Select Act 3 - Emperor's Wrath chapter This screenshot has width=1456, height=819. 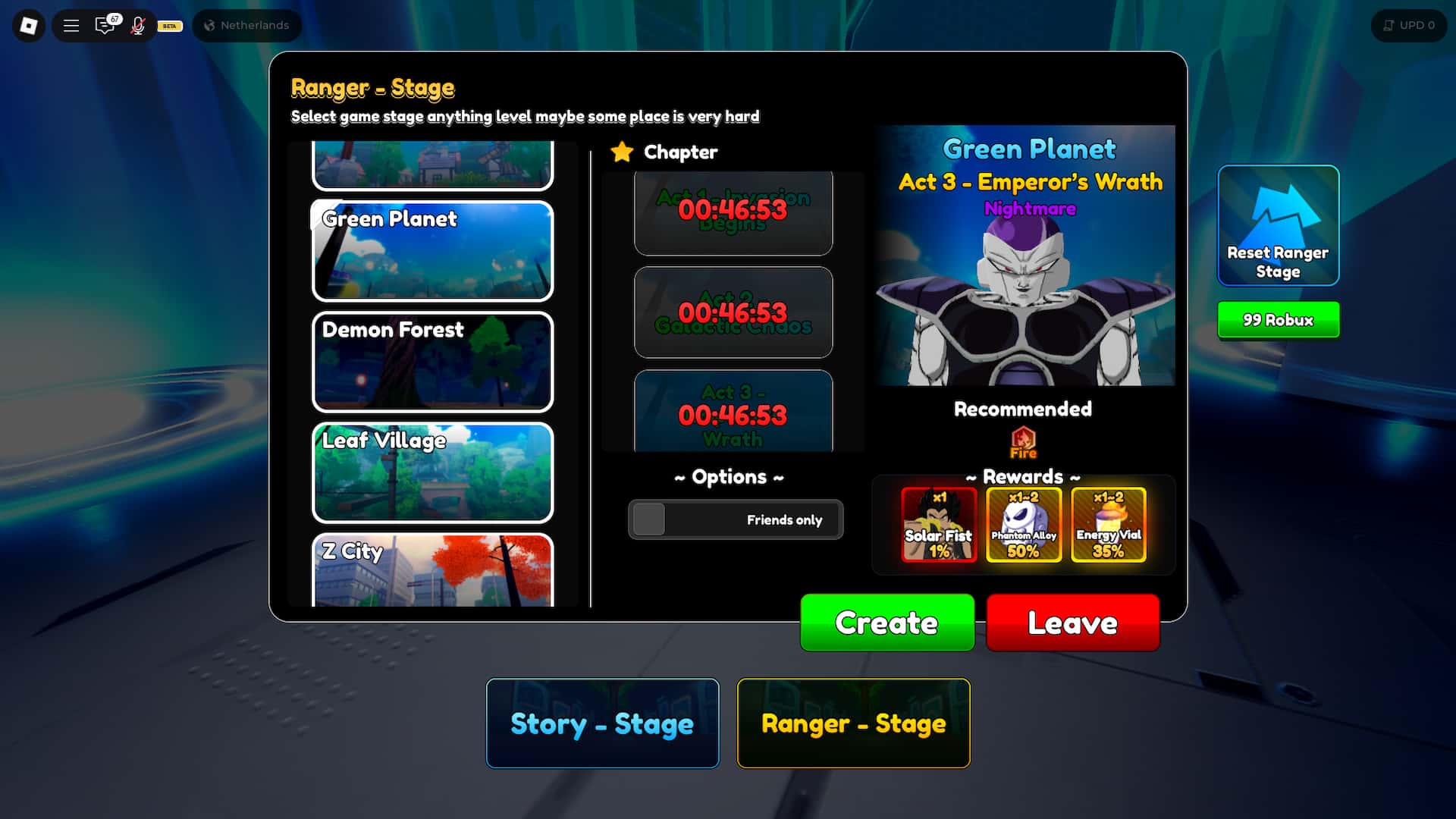pyautogui.click(x=733, y=413)
